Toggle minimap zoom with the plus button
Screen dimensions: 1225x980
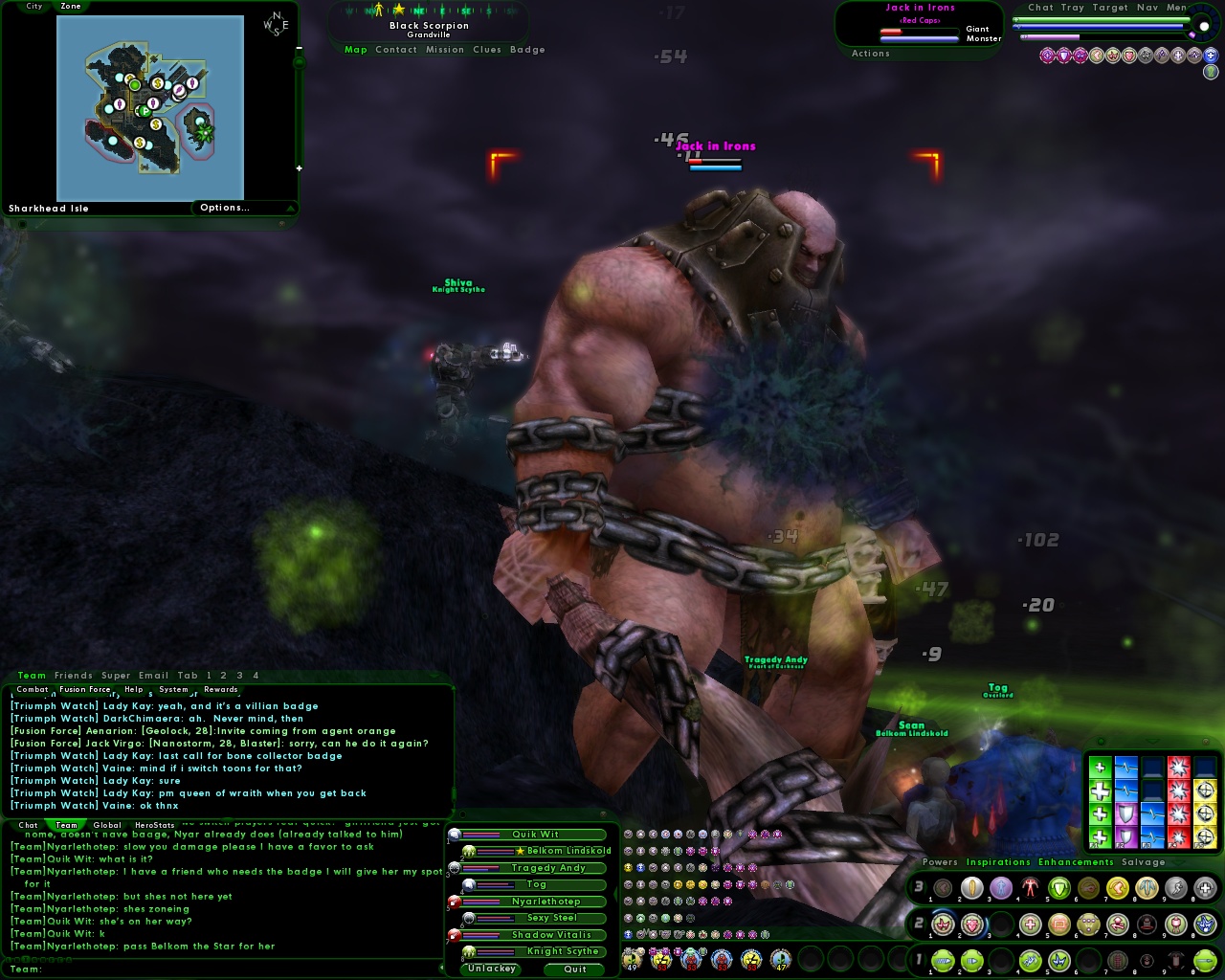[300, 167]
